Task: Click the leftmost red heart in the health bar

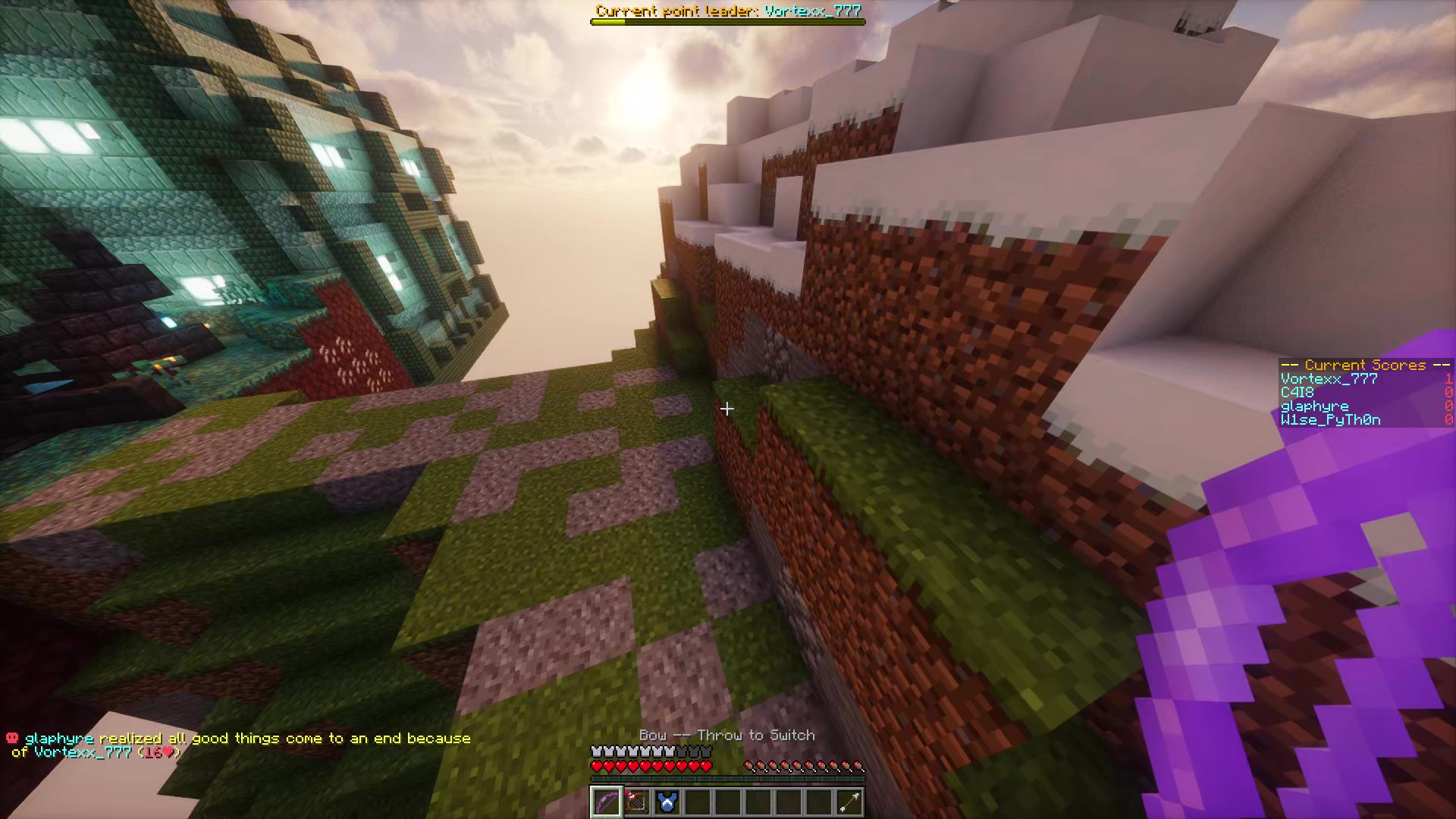Action: [x=596, y=766]
